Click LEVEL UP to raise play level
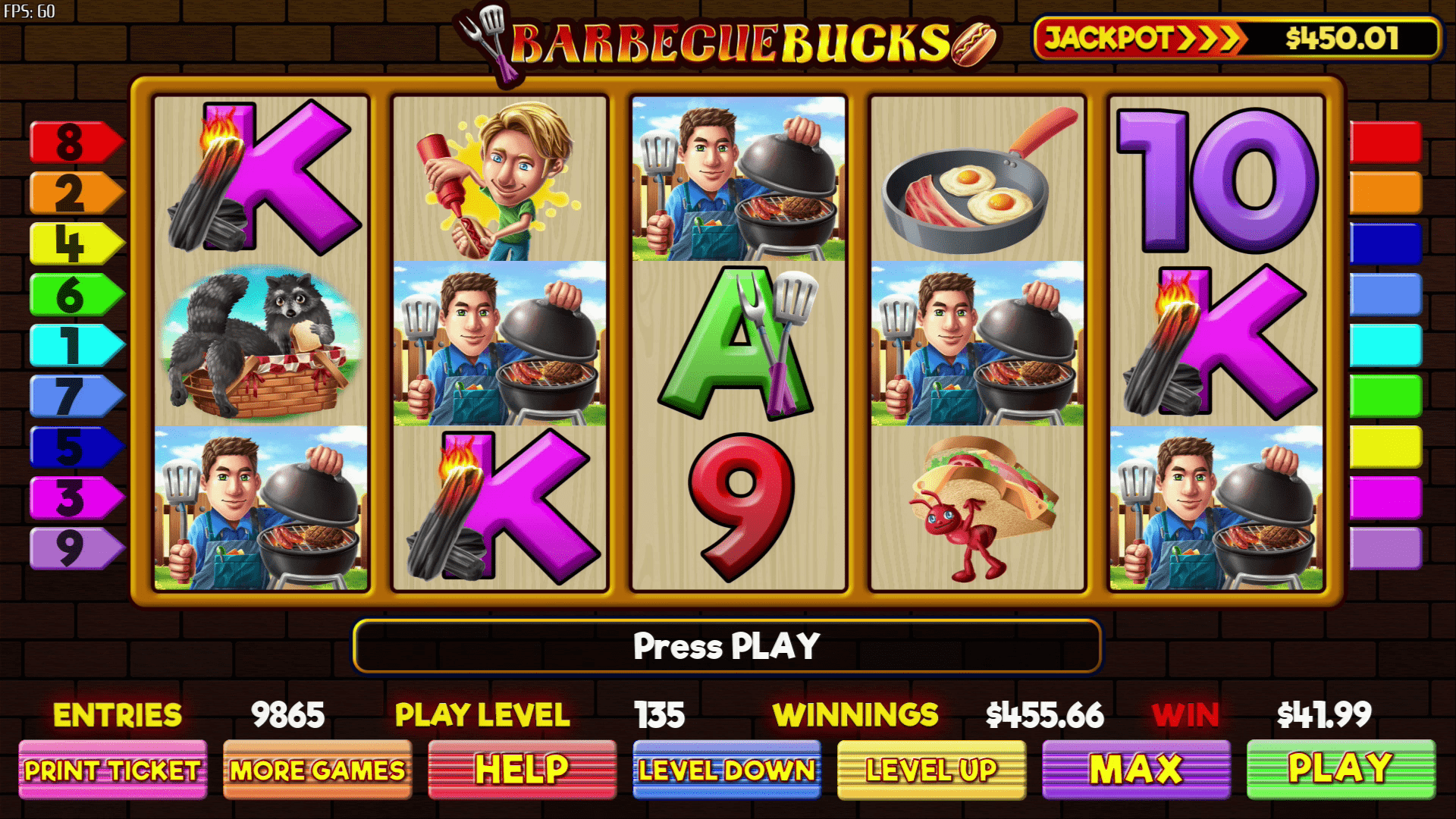The height and width of the screenshot is (819, 1456). click(930, 769)
